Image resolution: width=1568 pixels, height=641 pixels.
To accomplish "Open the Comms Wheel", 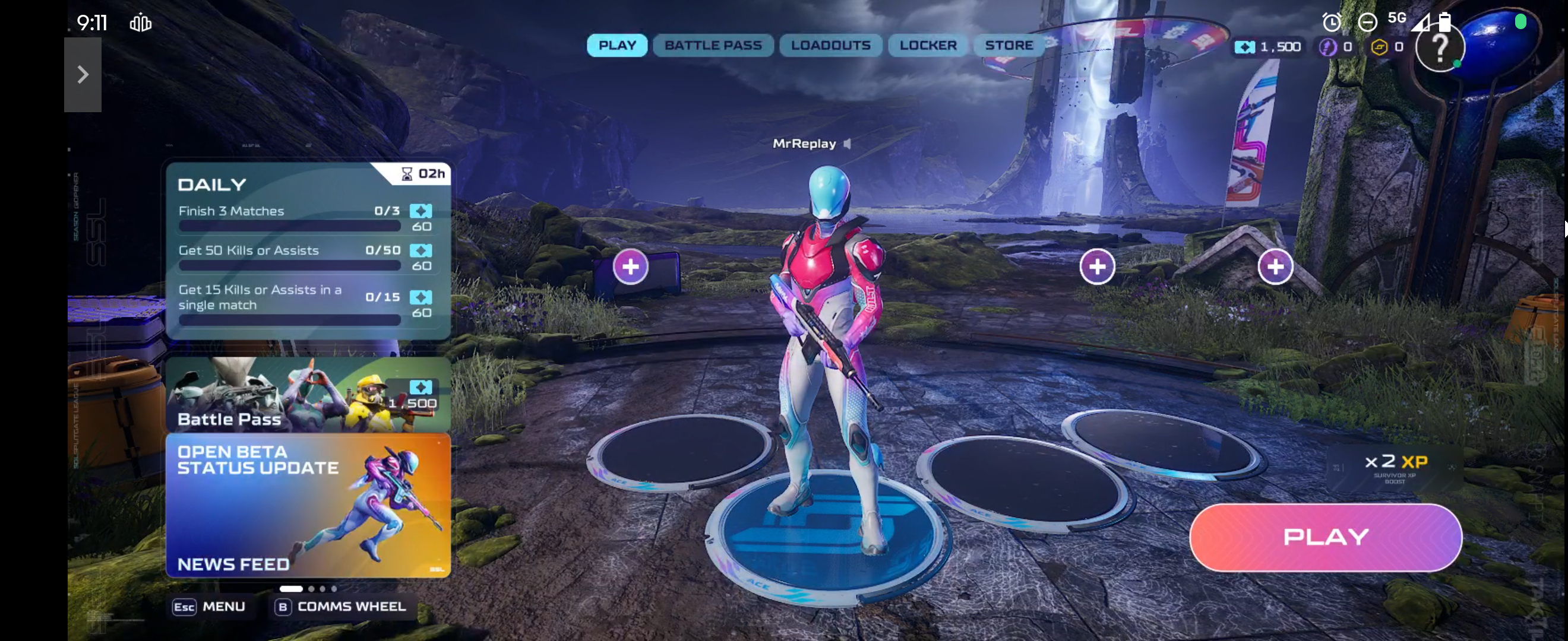I will [x=342, y=607].
